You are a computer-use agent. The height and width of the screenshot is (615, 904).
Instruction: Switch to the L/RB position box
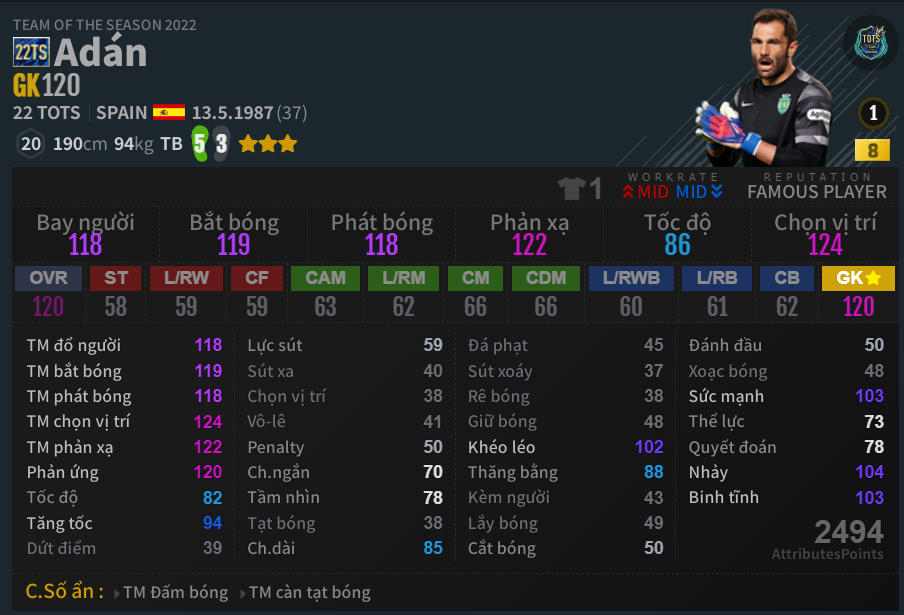716,292
